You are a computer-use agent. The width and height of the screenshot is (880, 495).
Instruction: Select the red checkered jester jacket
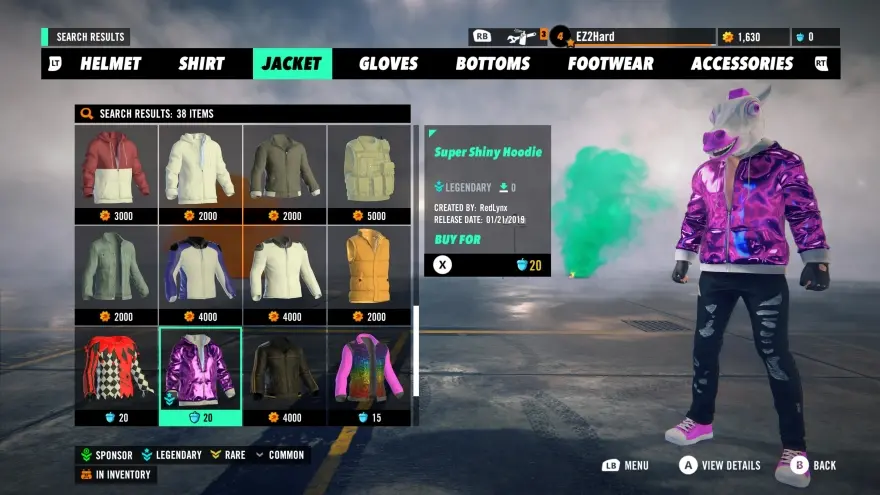click(x=116, y=369)
